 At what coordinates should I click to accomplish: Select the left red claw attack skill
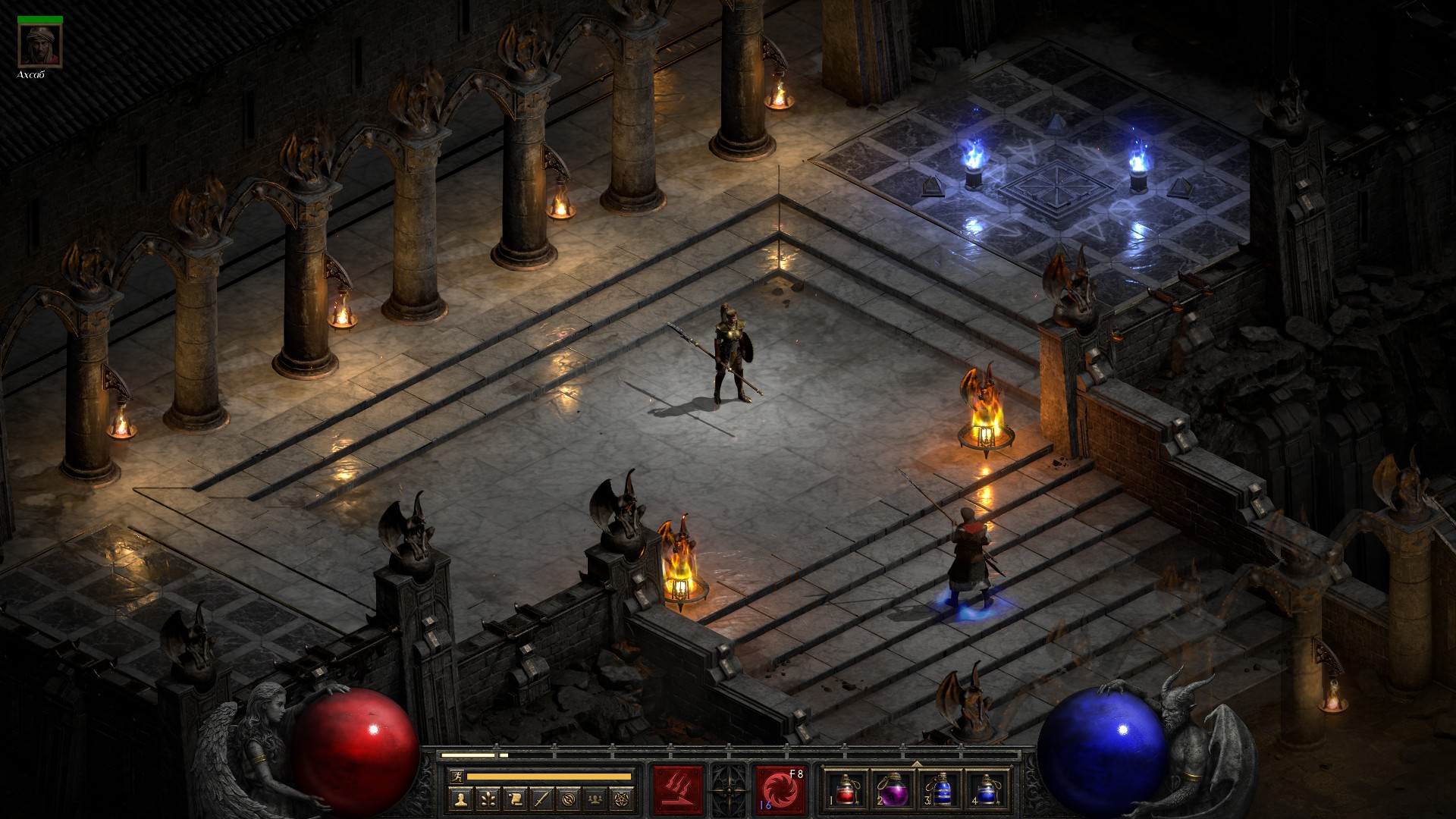678,788
